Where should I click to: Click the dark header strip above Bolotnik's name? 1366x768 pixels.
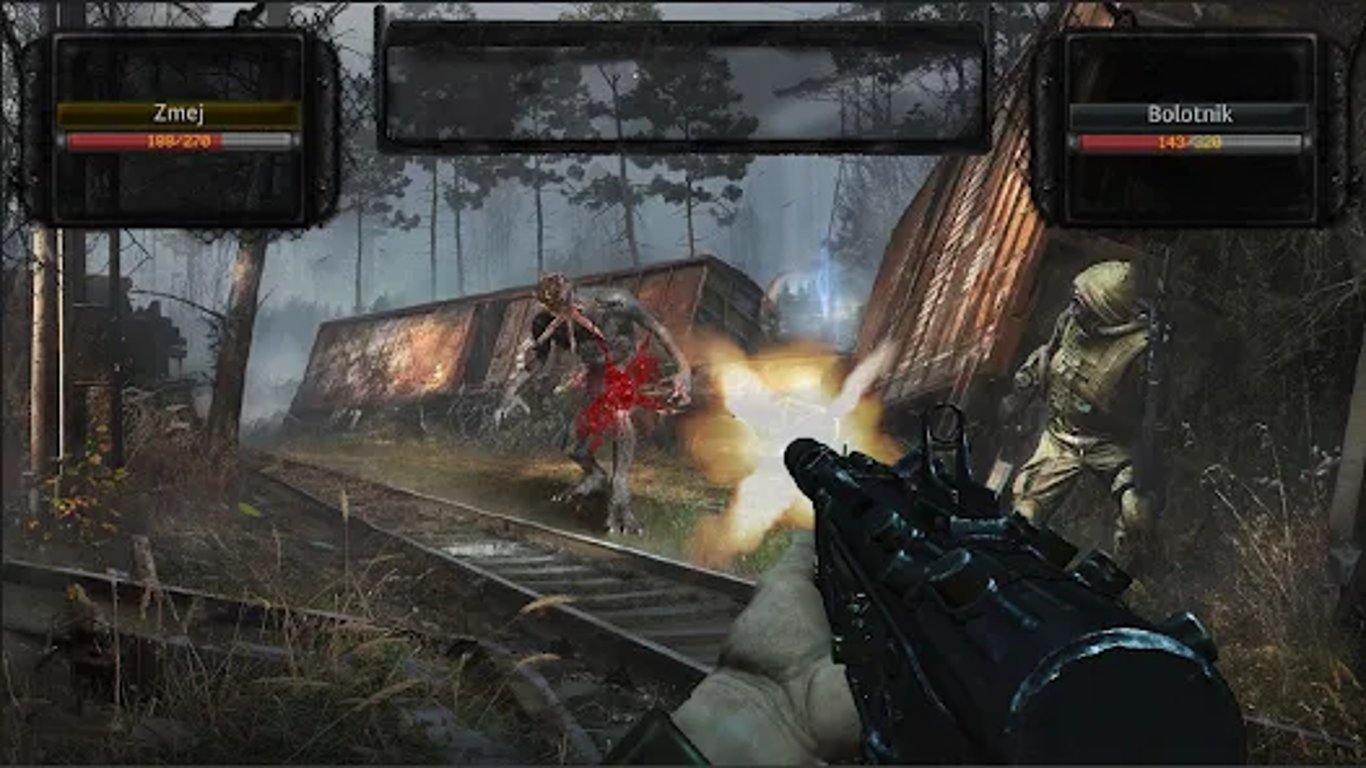(1188, 70)
